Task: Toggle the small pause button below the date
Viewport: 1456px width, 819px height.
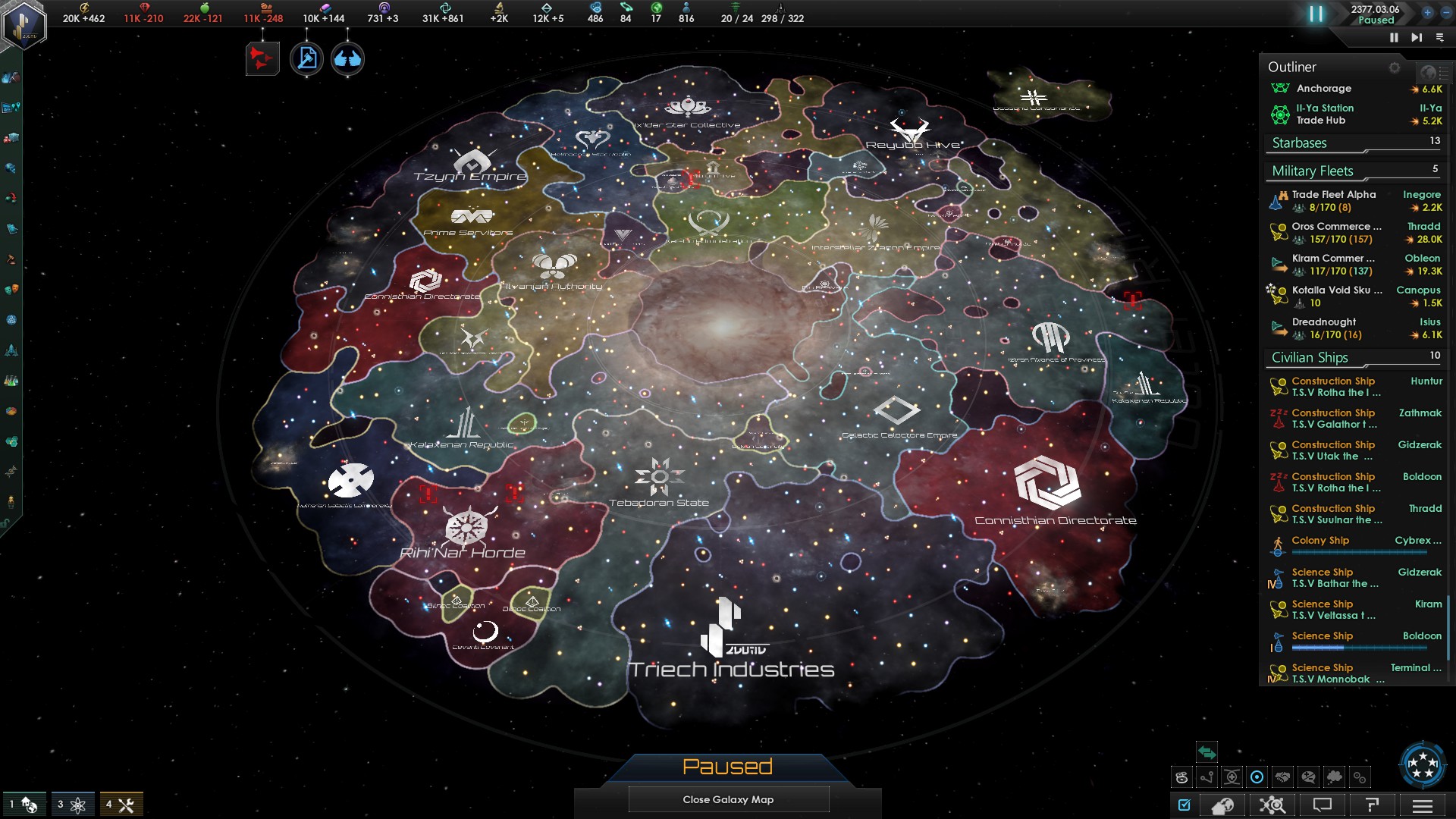Action: [x=1394, y=37]
